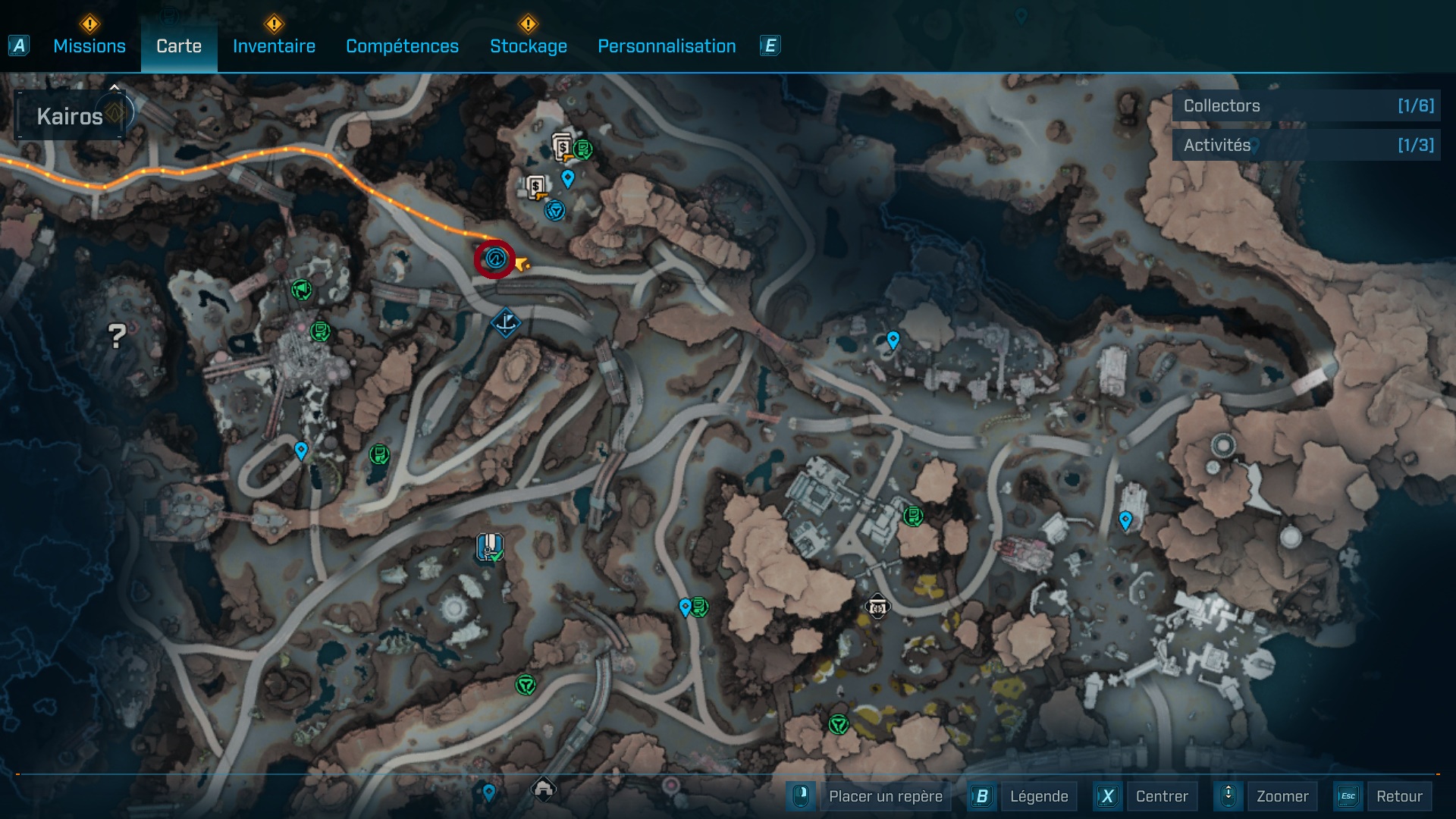The image size is (1456, 819).
Task: Click the Placer un repère option
Action: coord(885,796)
